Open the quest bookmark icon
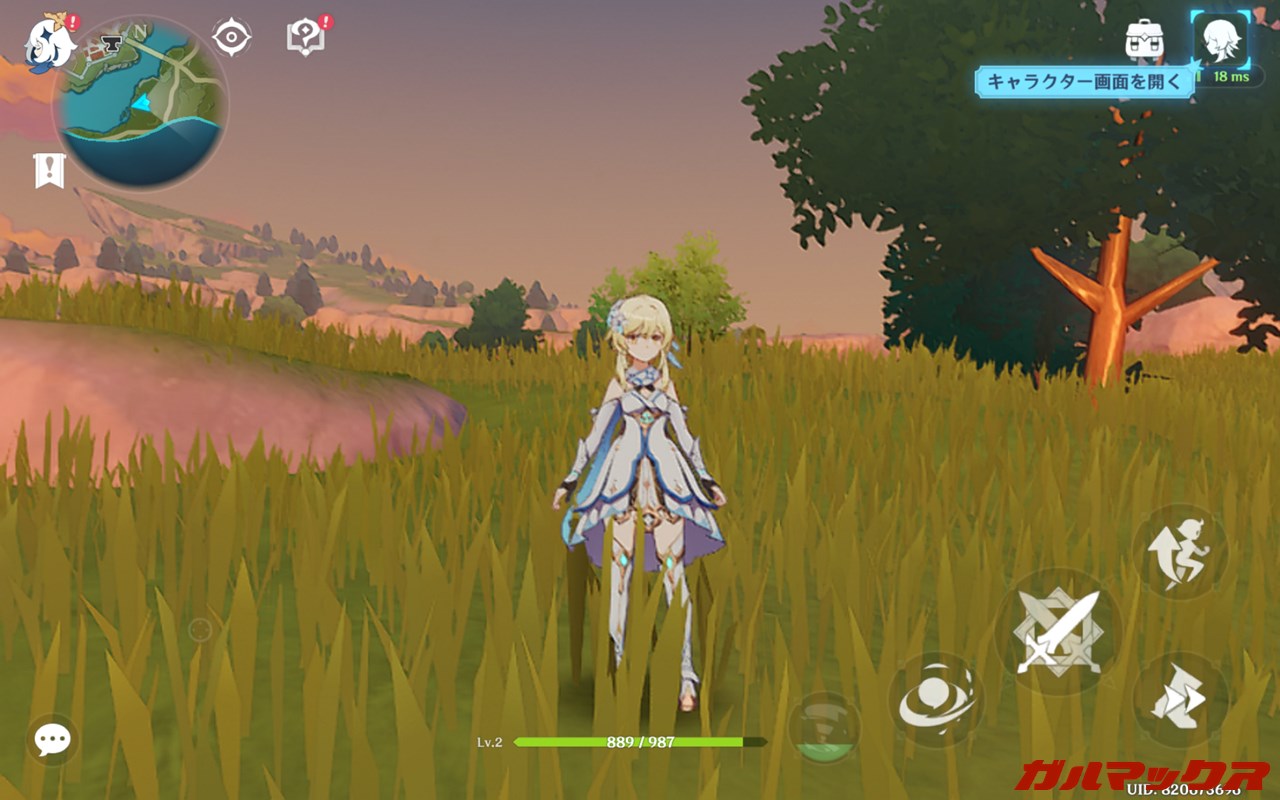Viewport: 1280px width, 800px height. [49, 171]
